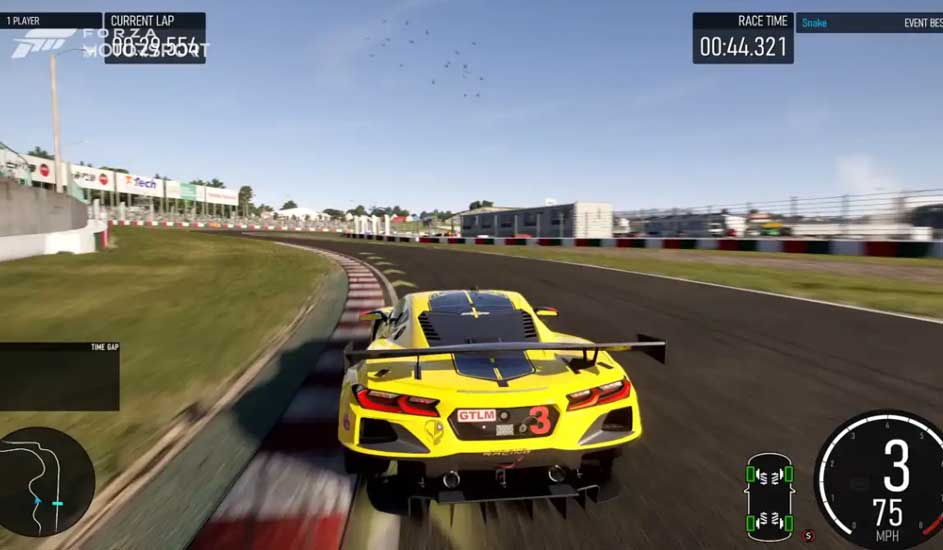943x550 pixels.
Task: Click the Forza Motorsport logo
Action: 45,42
